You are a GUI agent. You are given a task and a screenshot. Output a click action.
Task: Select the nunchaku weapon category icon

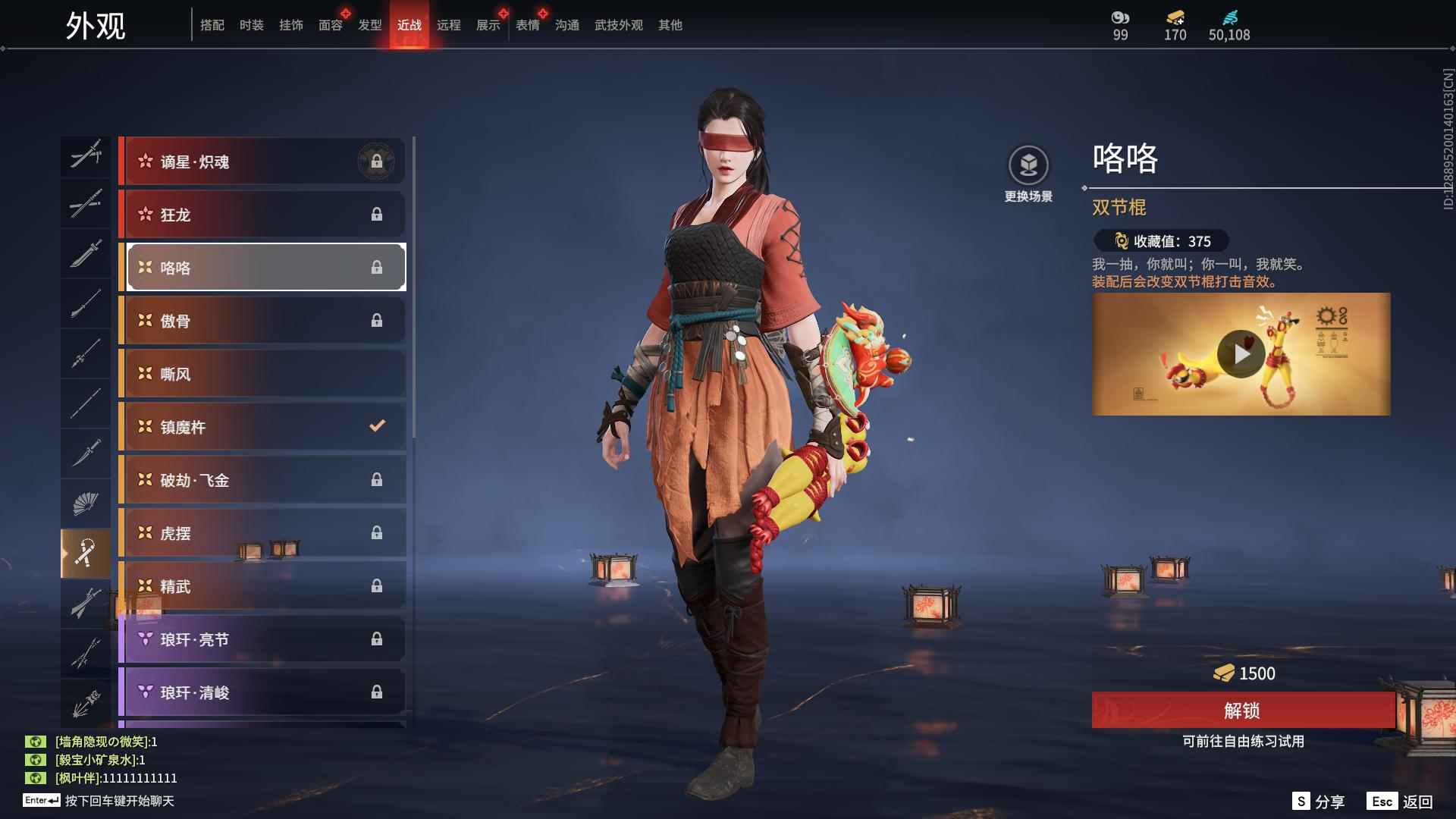(86, 552)
